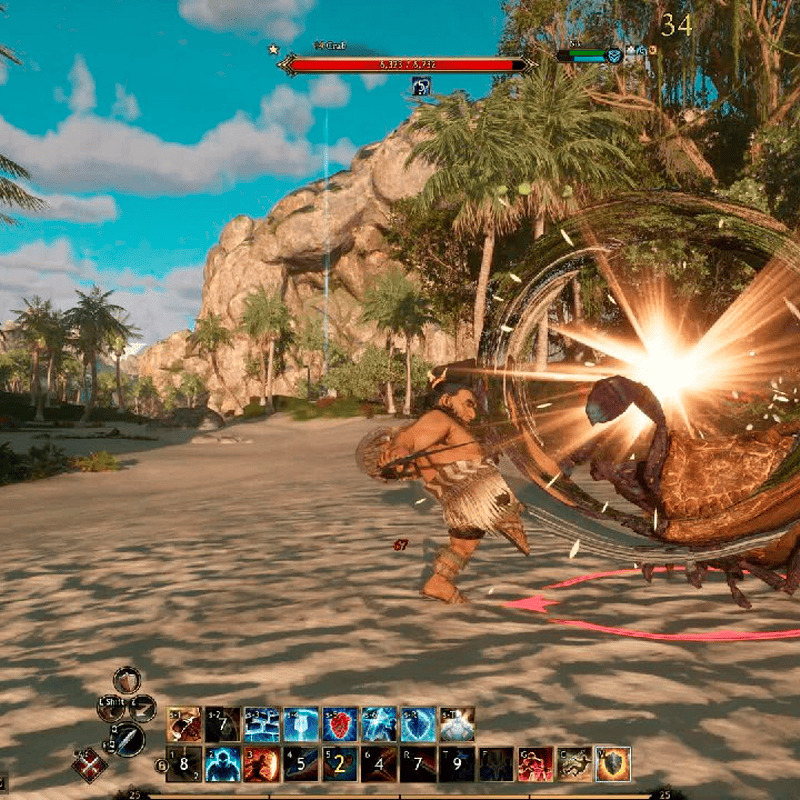
Task: Select the blue crystal shield ability
Action: click(418, 724)
